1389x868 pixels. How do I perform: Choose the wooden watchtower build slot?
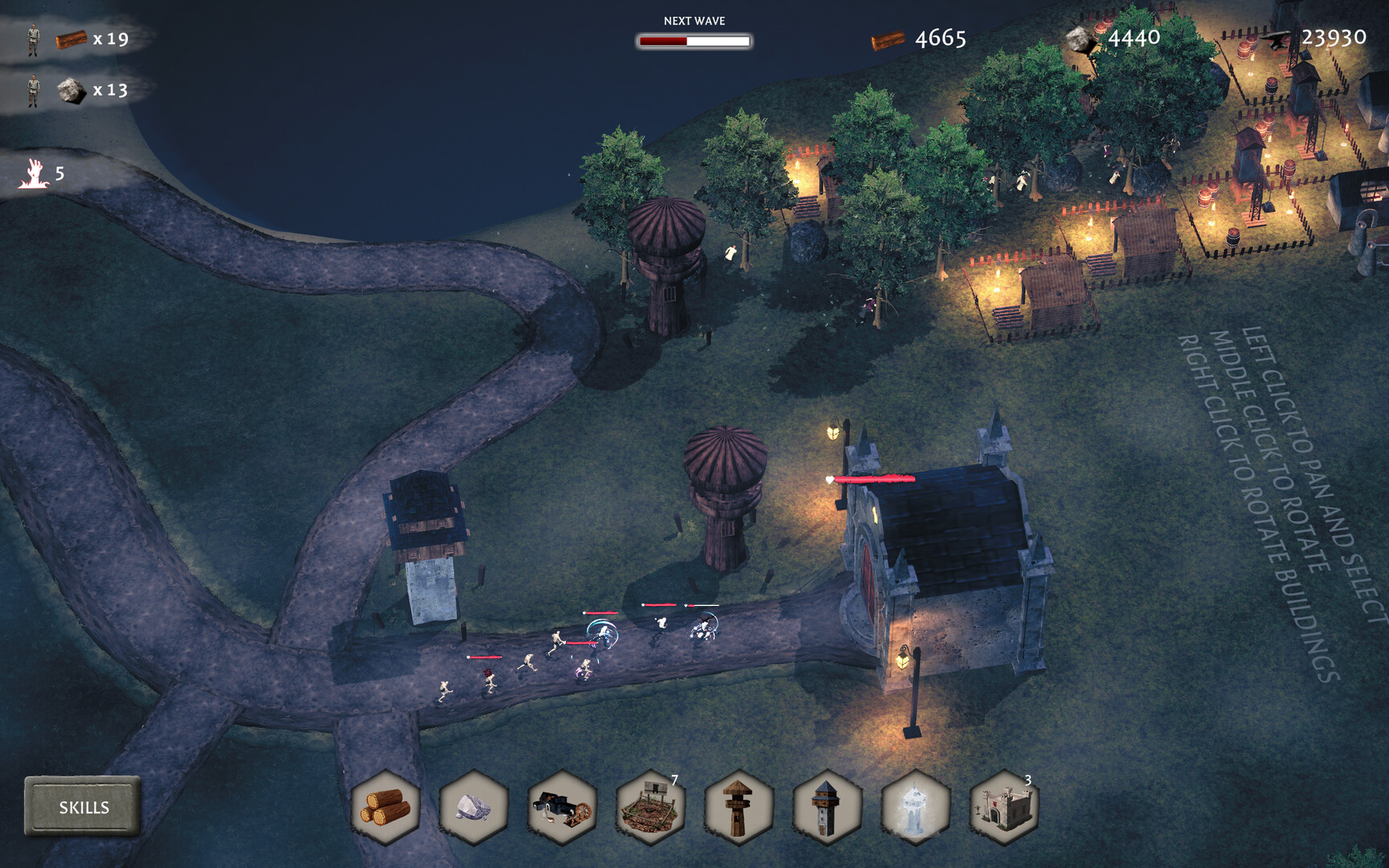pos(739,807)
